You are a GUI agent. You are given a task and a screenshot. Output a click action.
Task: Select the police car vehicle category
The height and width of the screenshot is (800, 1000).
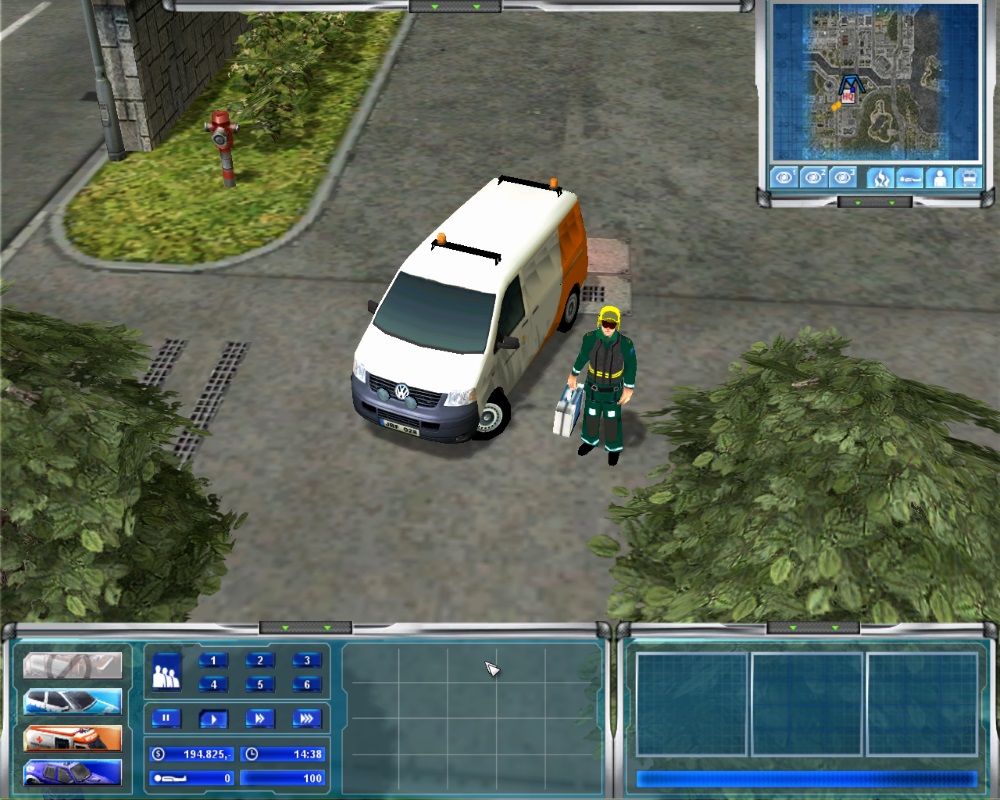[x=72, y=701]
